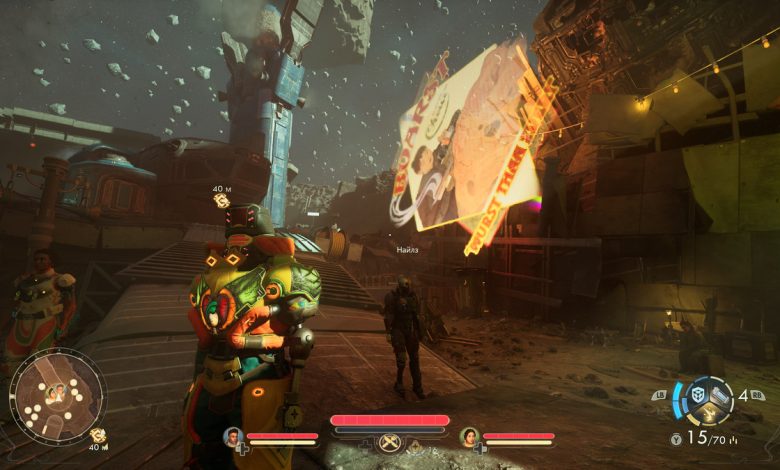Screen dimensions: 780x470
Task: Select the crossed weapons emblem under the health bar
Action: click(389, 442)
